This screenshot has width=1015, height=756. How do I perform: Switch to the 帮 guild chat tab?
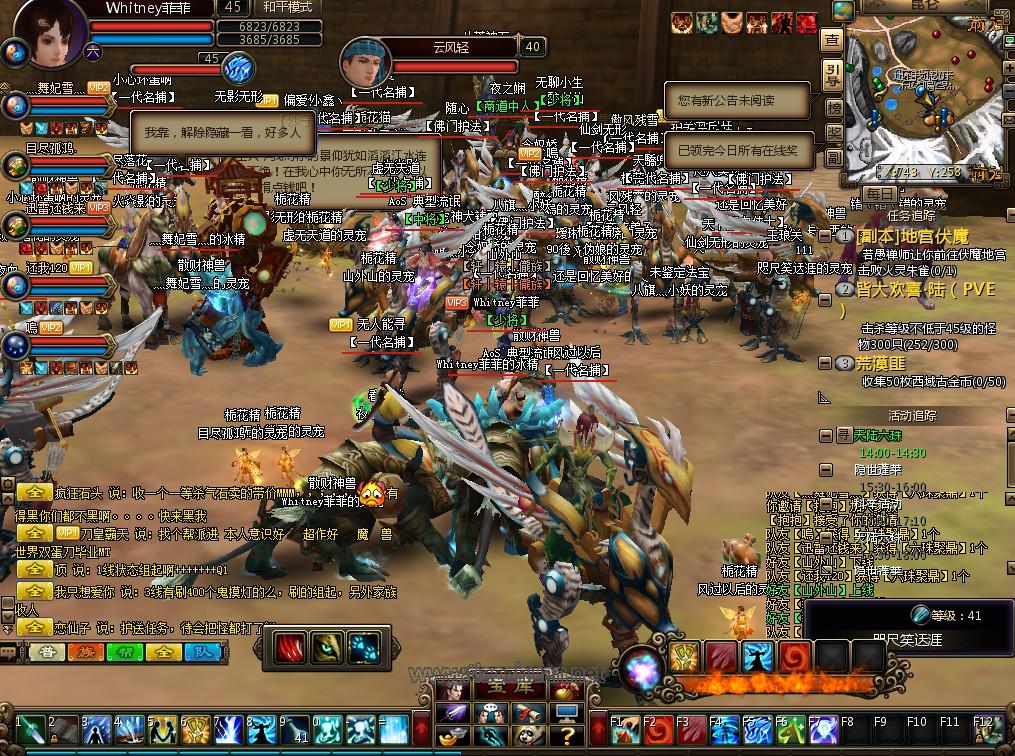122,652
